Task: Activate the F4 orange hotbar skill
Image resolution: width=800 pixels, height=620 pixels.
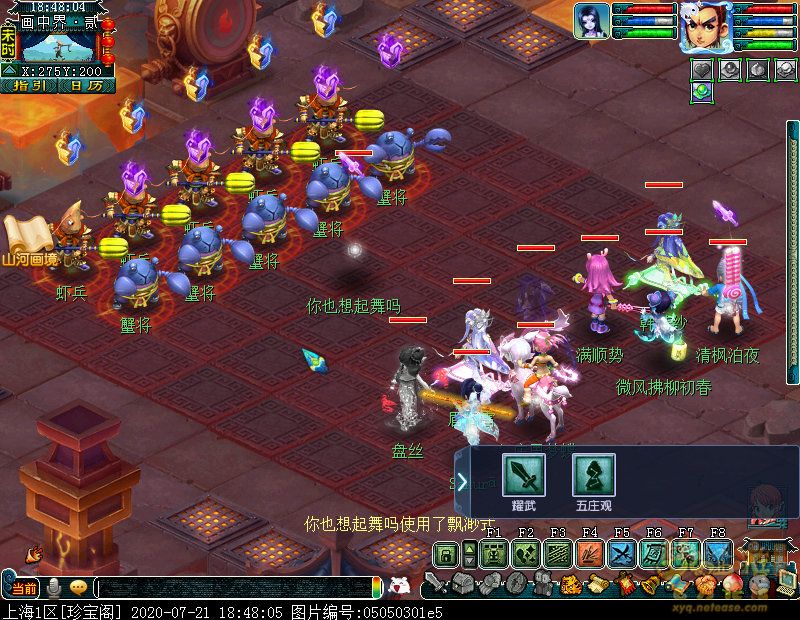Action: point(588,554)
